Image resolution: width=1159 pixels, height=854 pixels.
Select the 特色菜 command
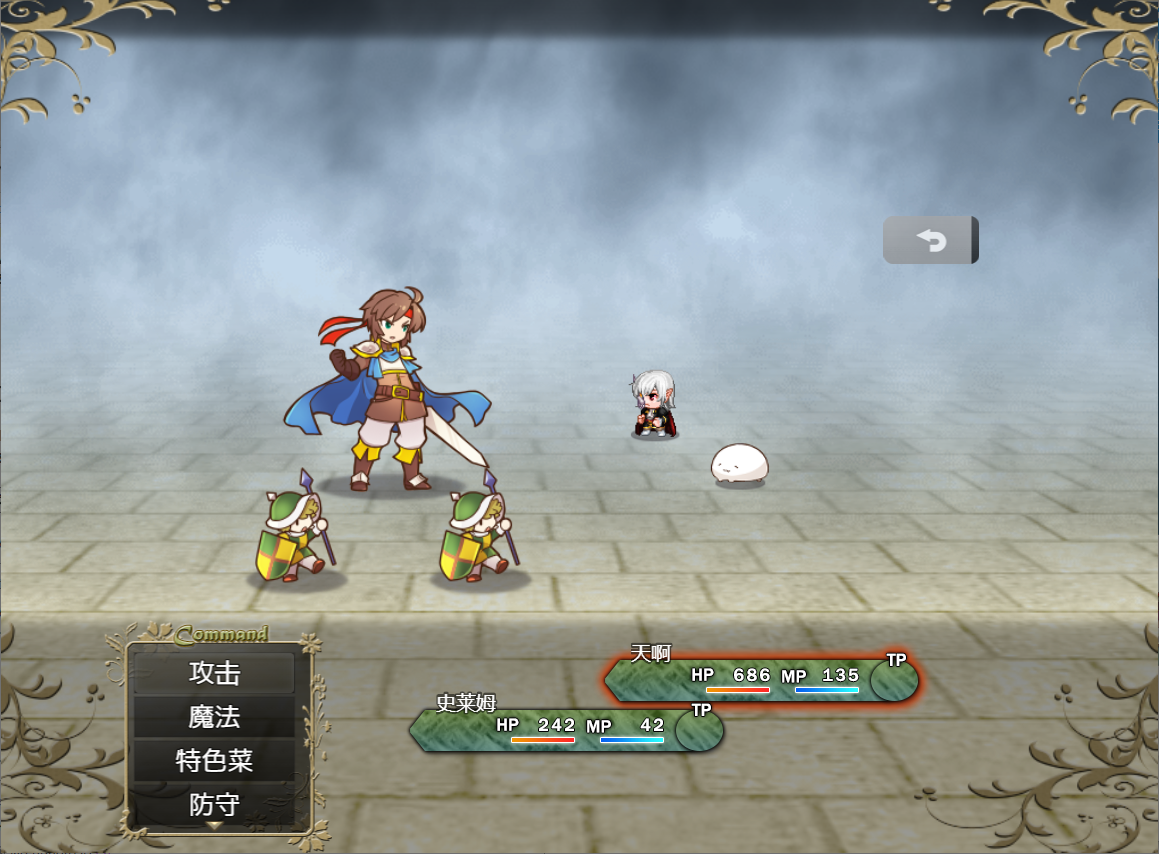click(214, 761)
